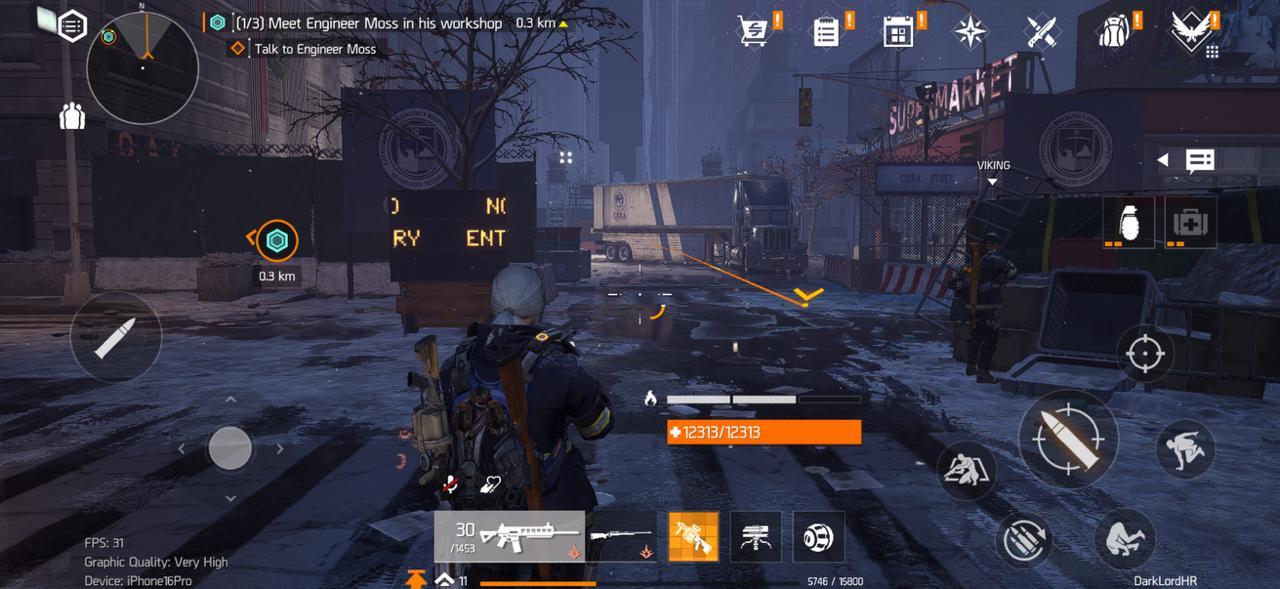Open the chat message panel
1280x589 pixels.
point(1200,160)
